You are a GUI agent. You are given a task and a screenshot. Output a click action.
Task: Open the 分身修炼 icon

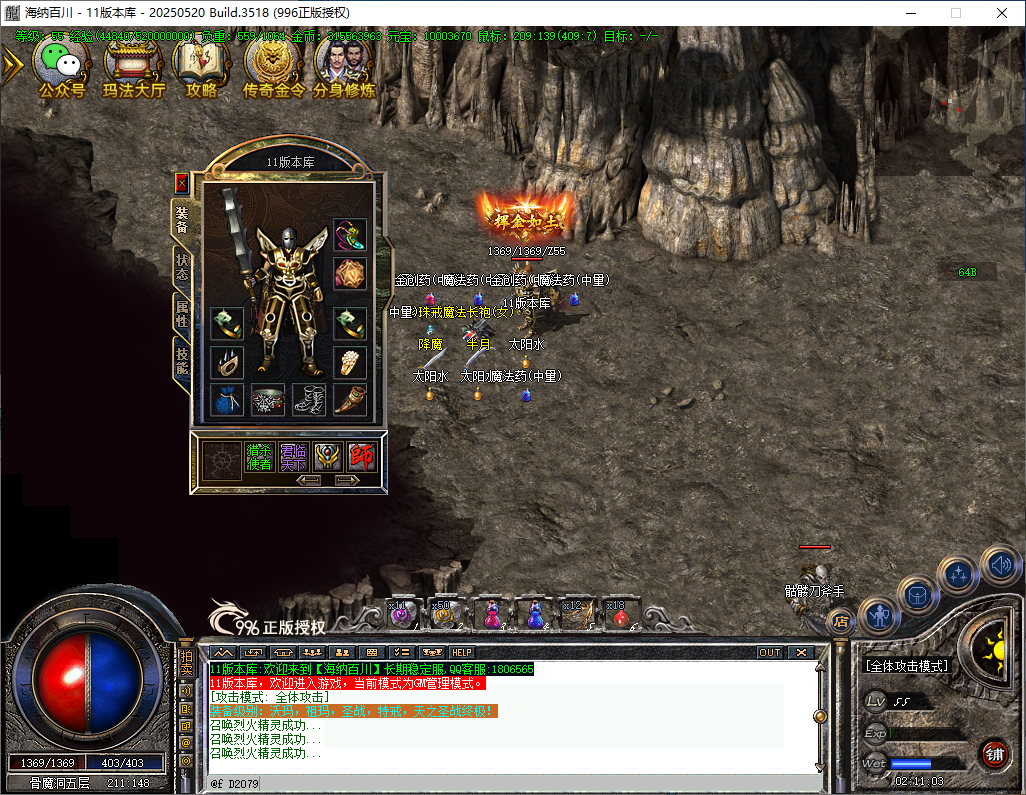344,64
